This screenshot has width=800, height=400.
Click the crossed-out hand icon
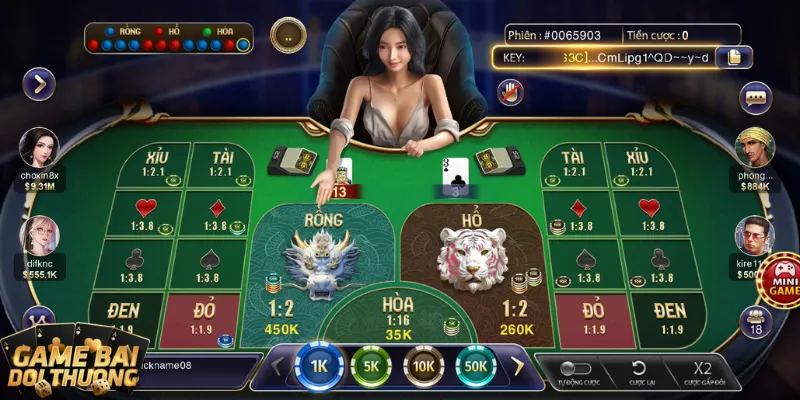511,91
